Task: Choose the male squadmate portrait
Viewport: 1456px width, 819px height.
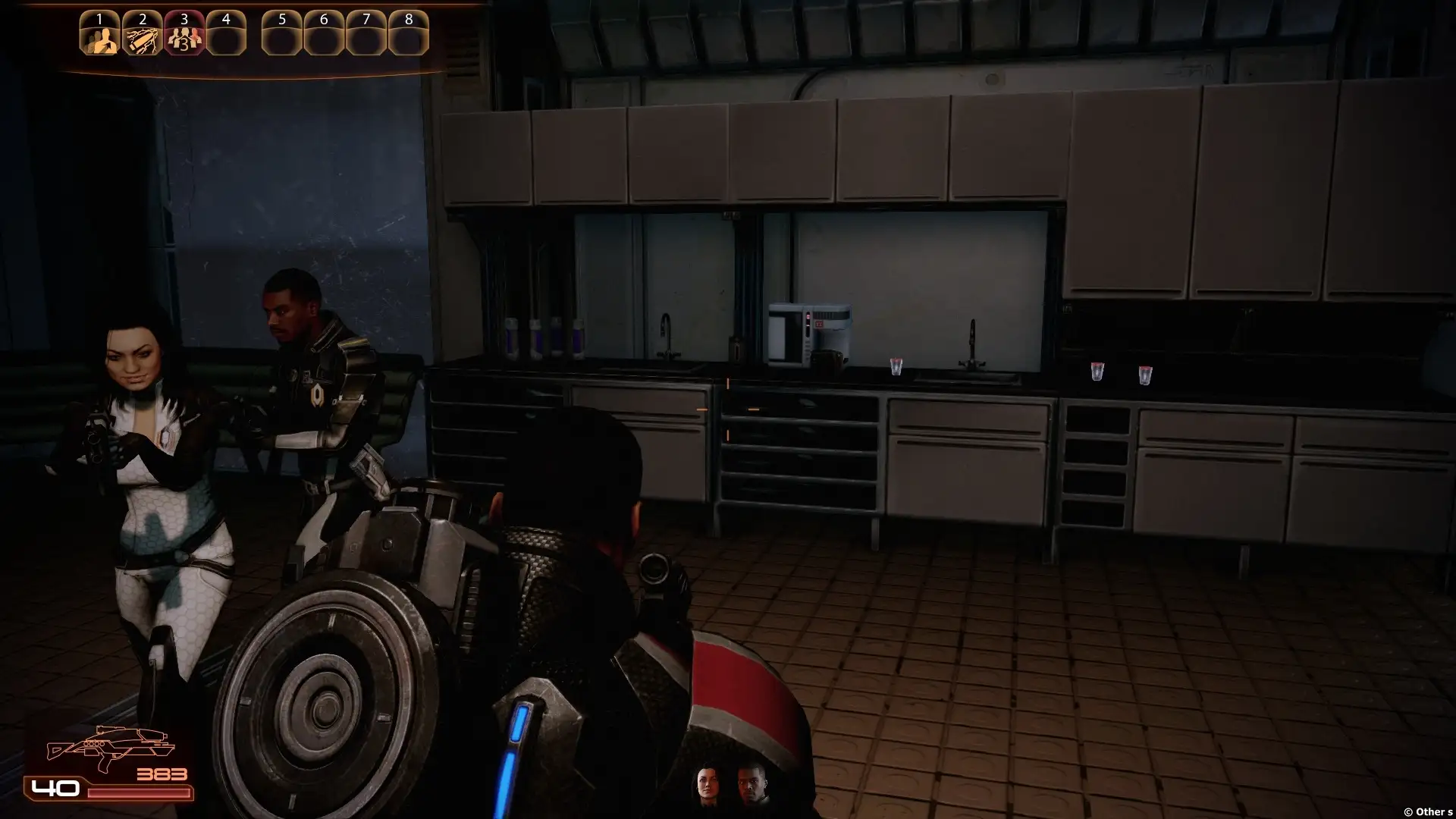Action: pos(752,784)
